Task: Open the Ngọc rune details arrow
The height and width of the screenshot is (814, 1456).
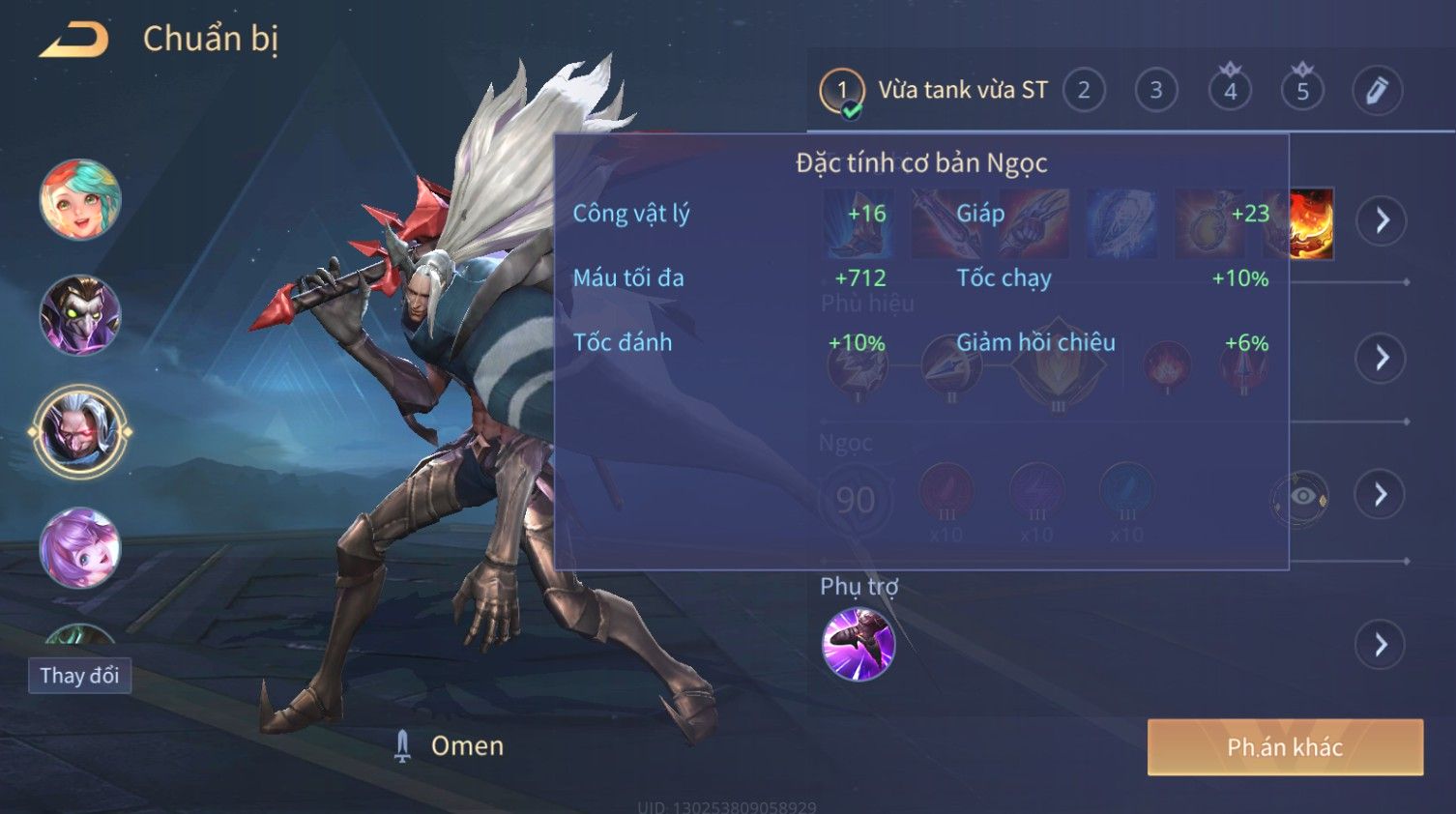Action: pyautogui.click(x=1382, y=495)
